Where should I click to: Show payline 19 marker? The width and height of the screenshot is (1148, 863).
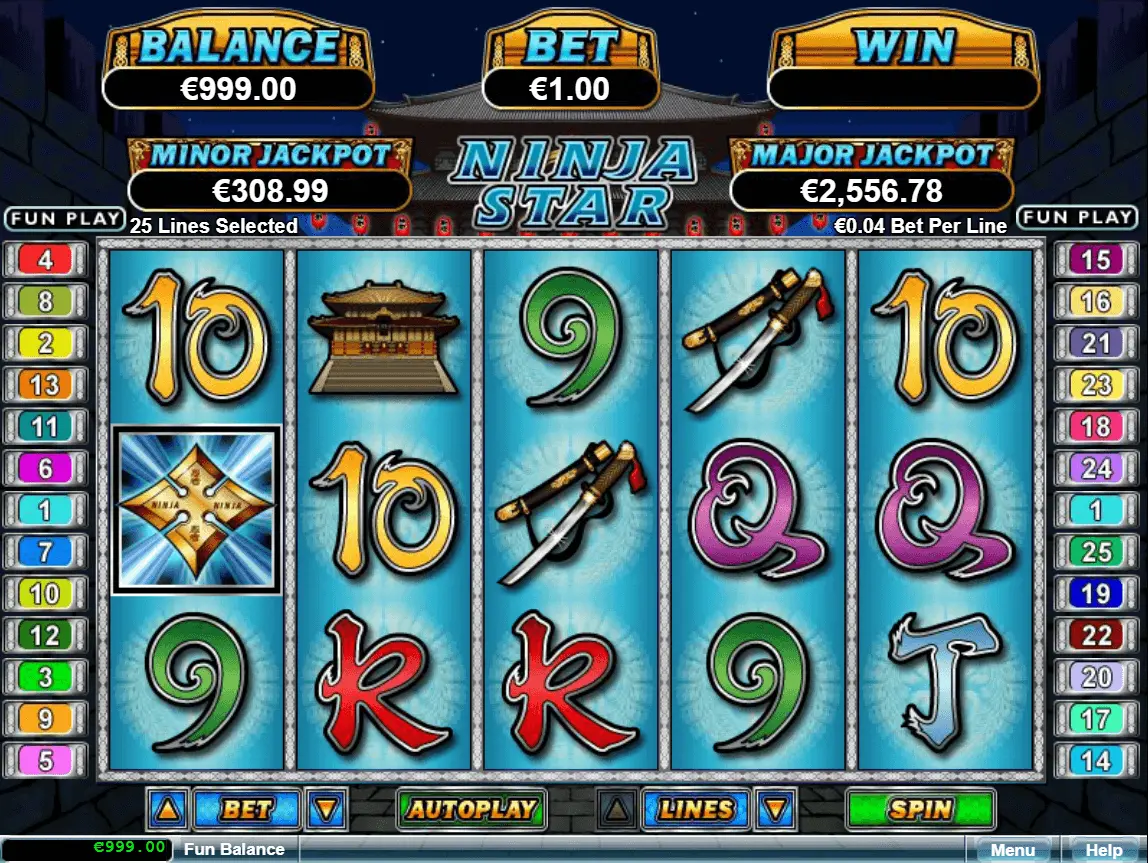click(1096, 593)
